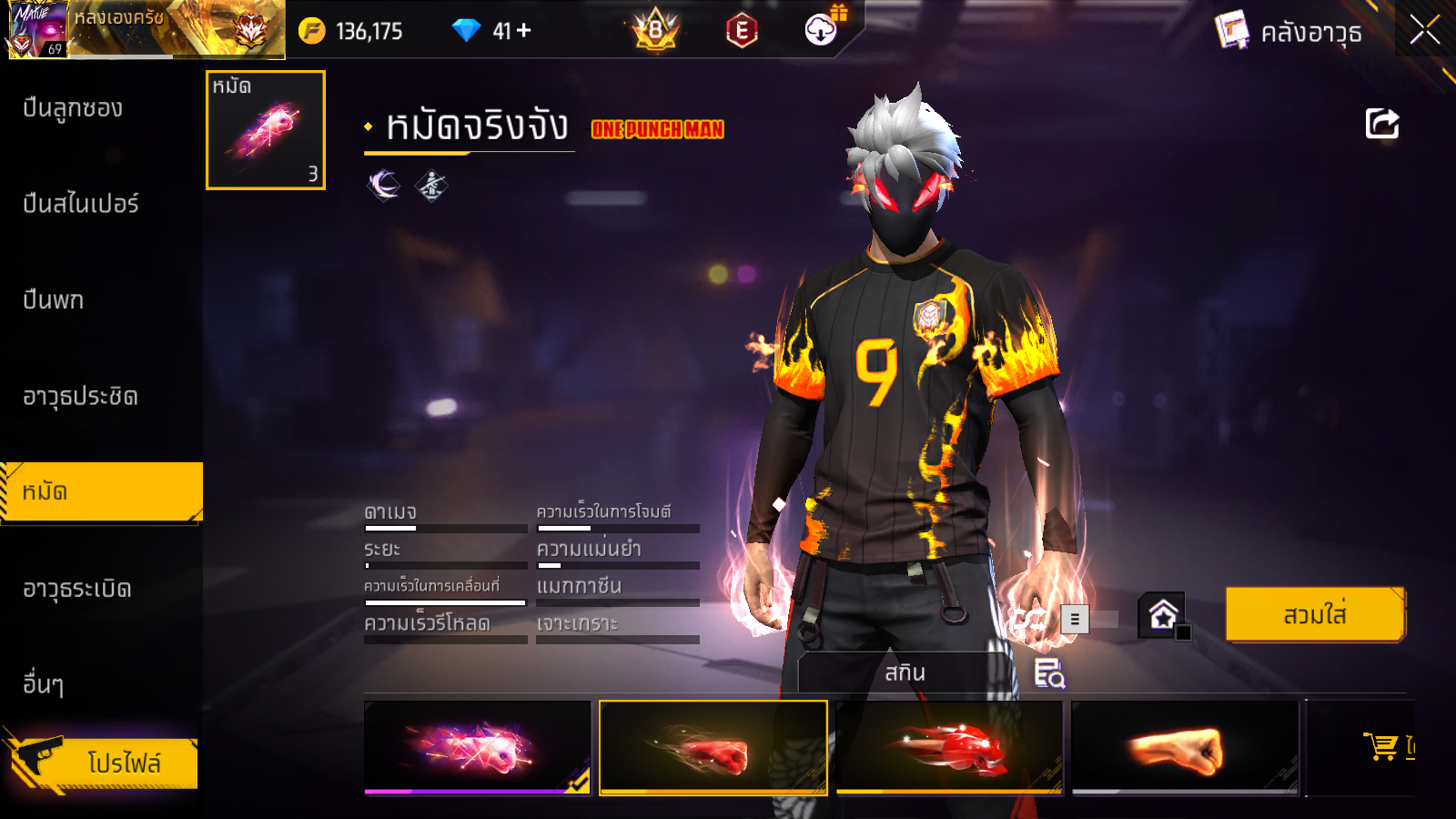This screenshot has height=819, width=1456.
Task: Open the shopping cart icon
Action: (1382, 746)
